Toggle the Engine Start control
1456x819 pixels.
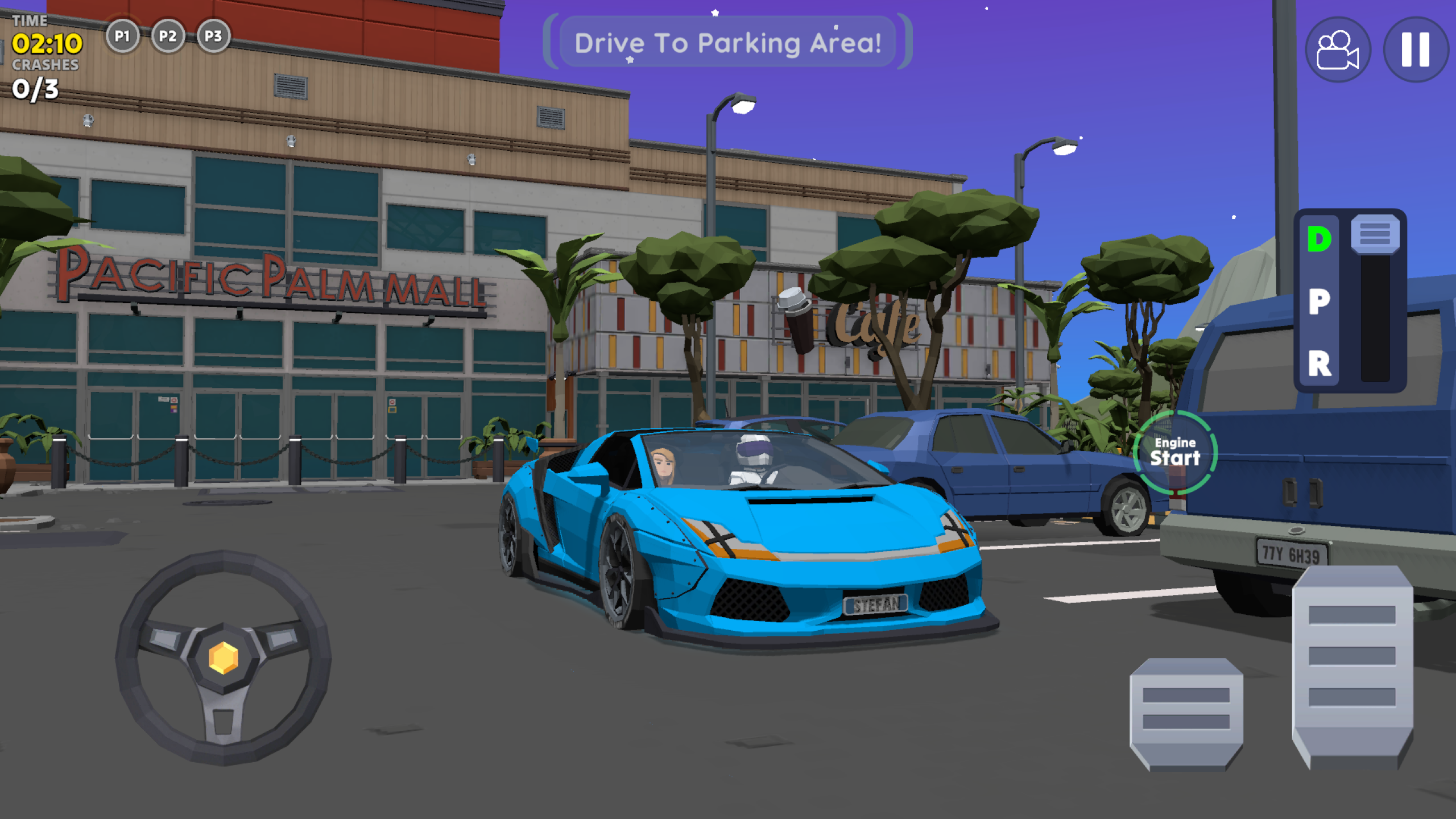(1174, 451)
